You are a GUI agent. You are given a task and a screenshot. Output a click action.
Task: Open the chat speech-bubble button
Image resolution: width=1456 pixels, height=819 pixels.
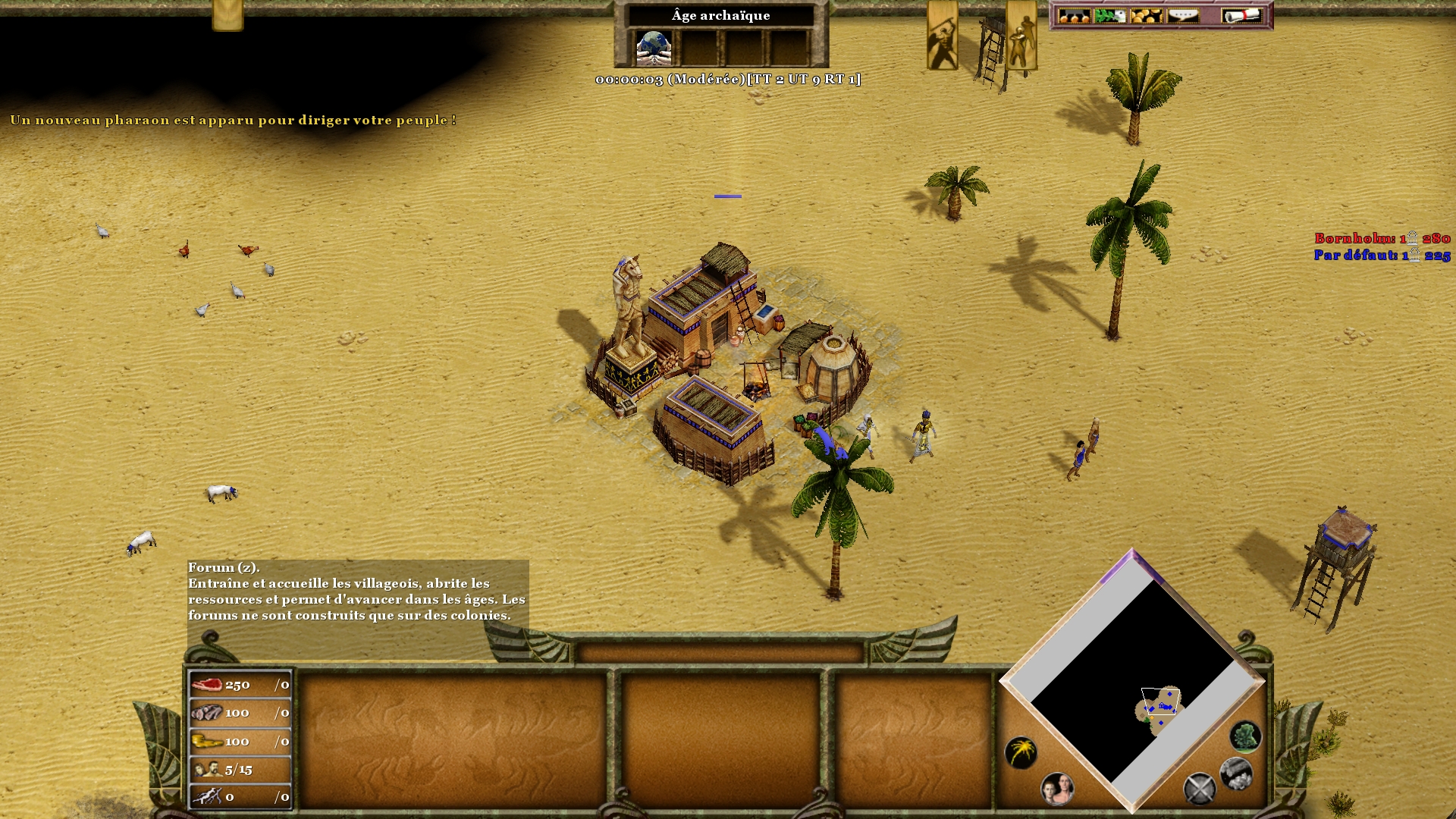pyautogui.click(x=1183, y=16)
